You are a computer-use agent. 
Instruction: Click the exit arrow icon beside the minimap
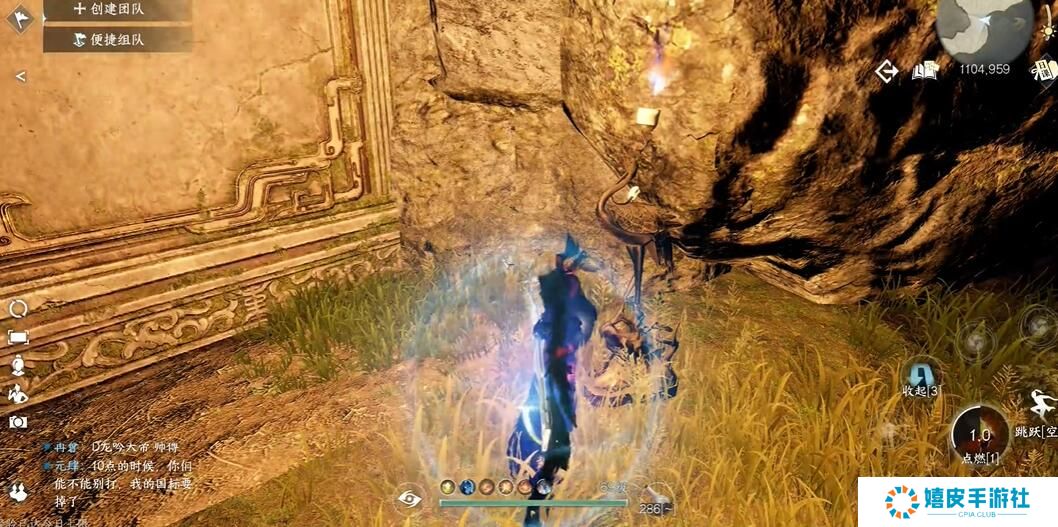886,71
